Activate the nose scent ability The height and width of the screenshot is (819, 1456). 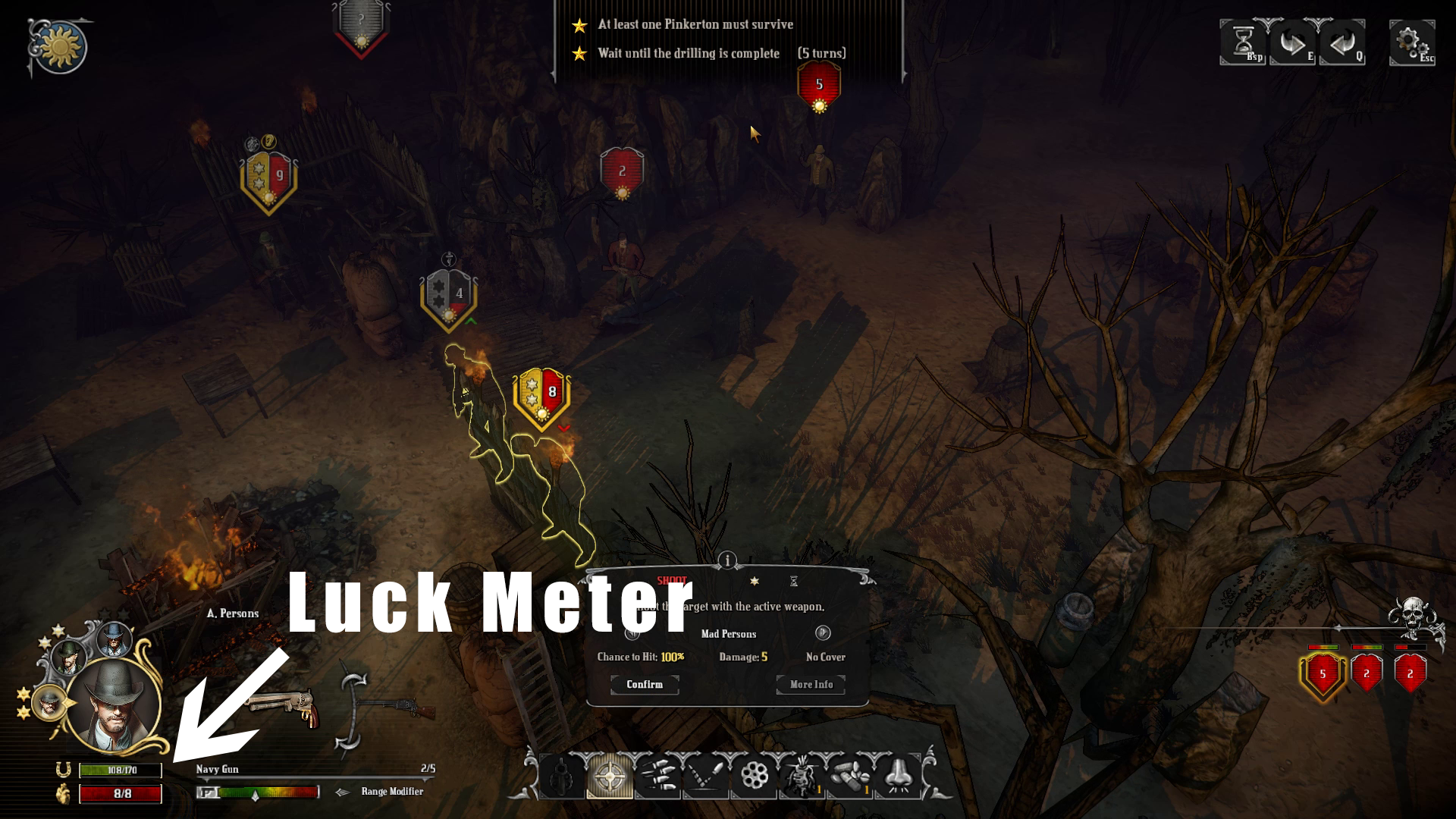898,776
